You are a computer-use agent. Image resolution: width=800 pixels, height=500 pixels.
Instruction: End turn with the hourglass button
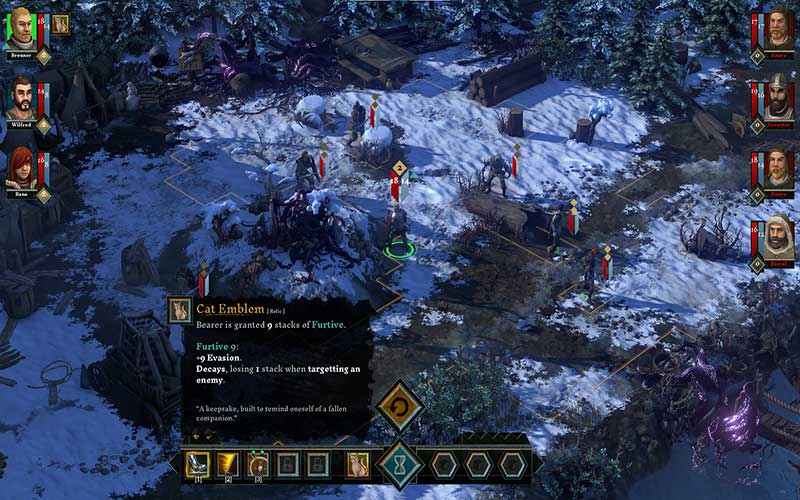pos(401,465)
